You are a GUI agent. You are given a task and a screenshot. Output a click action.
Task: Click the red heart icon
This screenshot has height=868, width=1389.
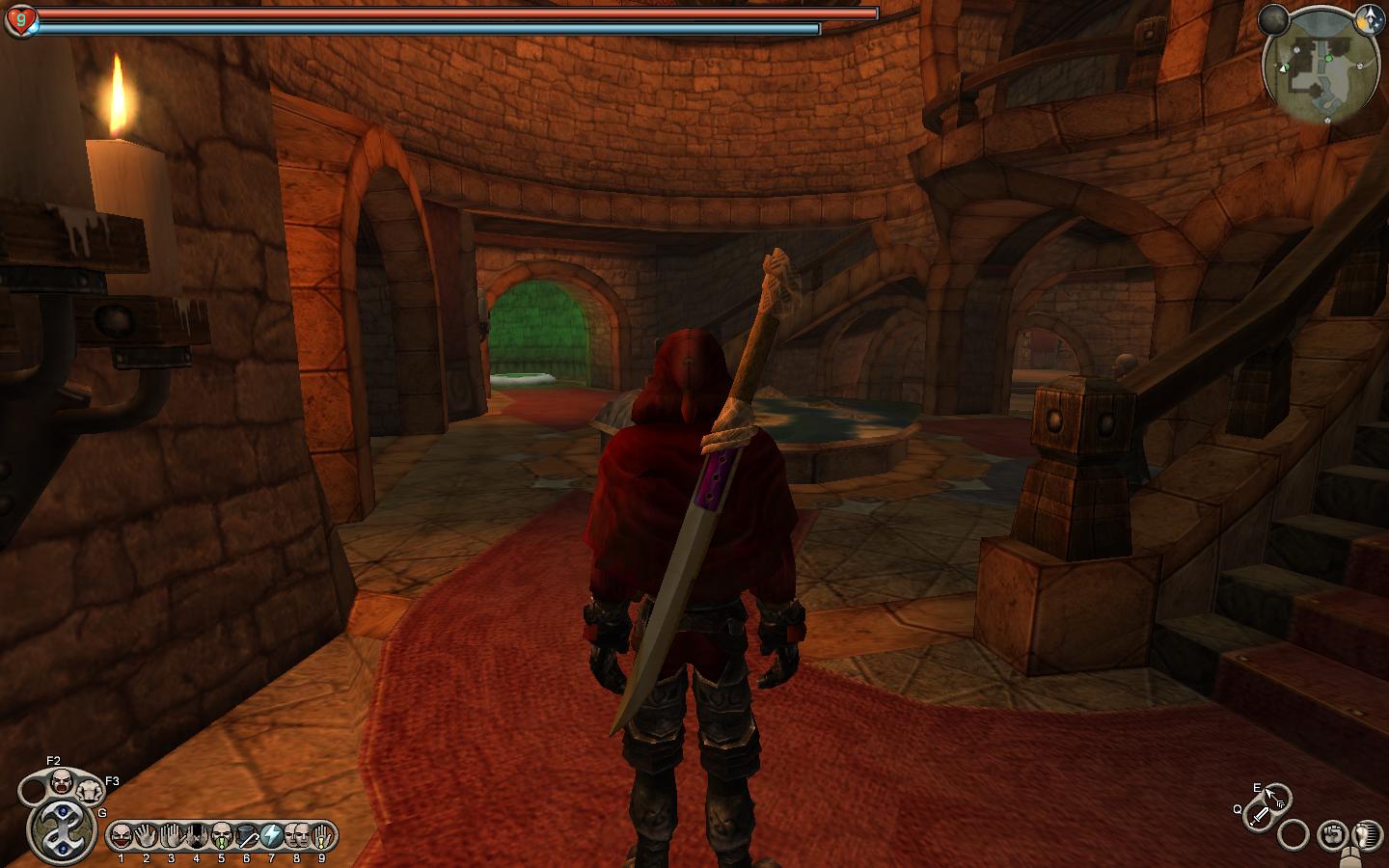pos(19,19)
